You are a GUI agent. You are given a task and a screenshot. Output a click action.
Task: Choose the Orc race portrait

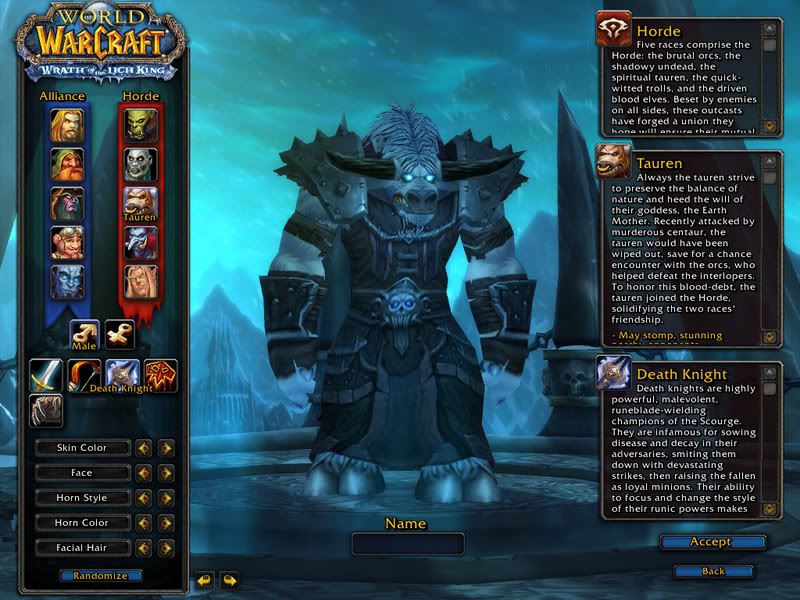click(140, 124)
